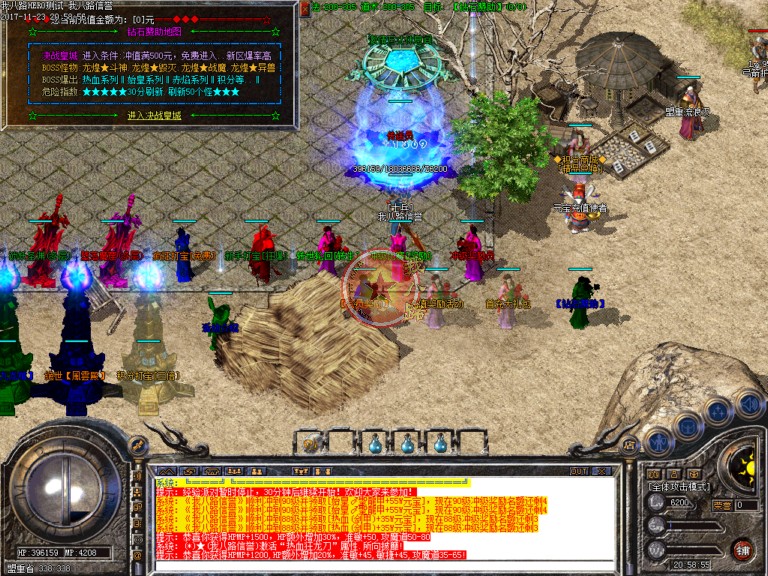Close the sponsor map dialog panel

click(305, 8)
